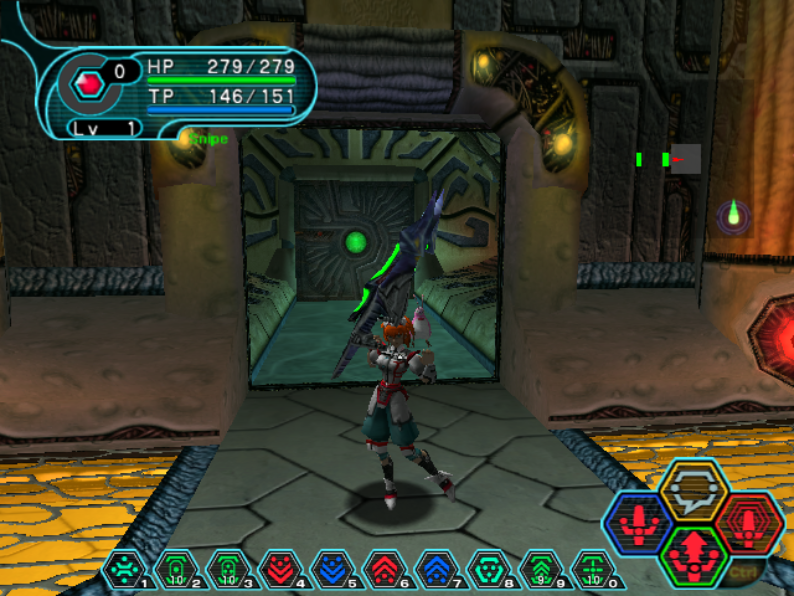Choose the blue-bordered attack hexagon
The width and height of the screenshot is (794, 596).
(x=638, y=522)
